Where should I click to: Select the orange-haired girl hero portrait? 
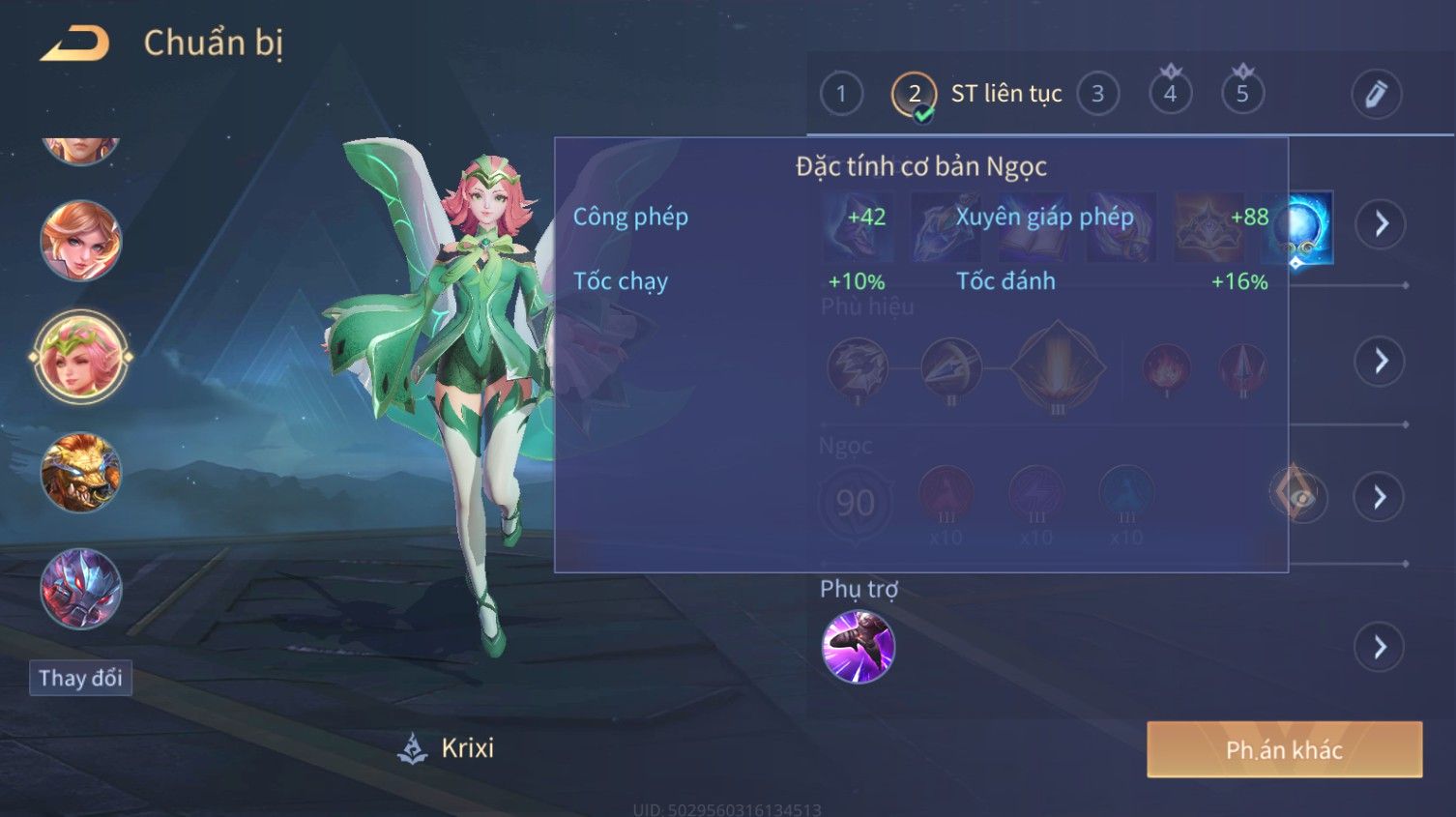coord(81,241)
